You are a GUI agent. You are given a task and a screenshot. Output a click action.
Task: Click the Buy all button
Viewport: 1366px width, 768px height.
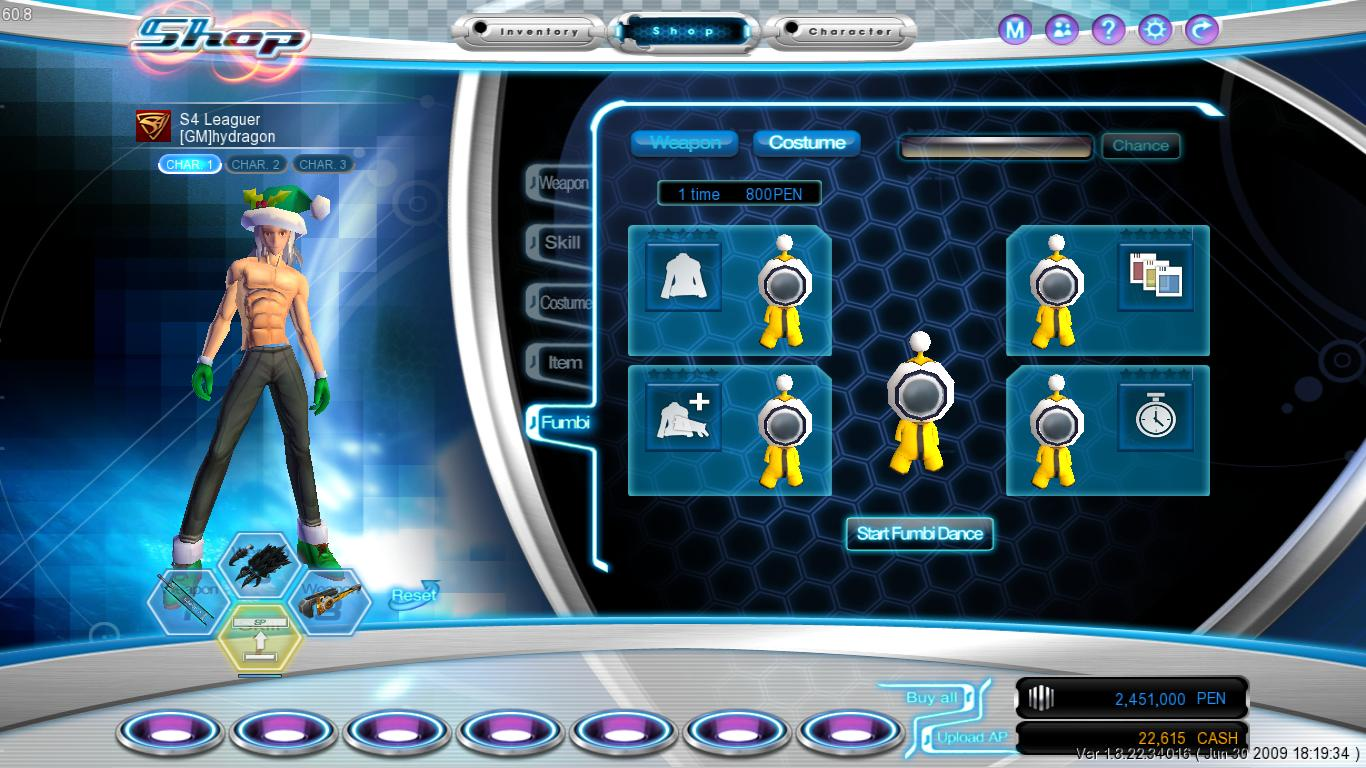pyautogui.click(x=931, y=698)
